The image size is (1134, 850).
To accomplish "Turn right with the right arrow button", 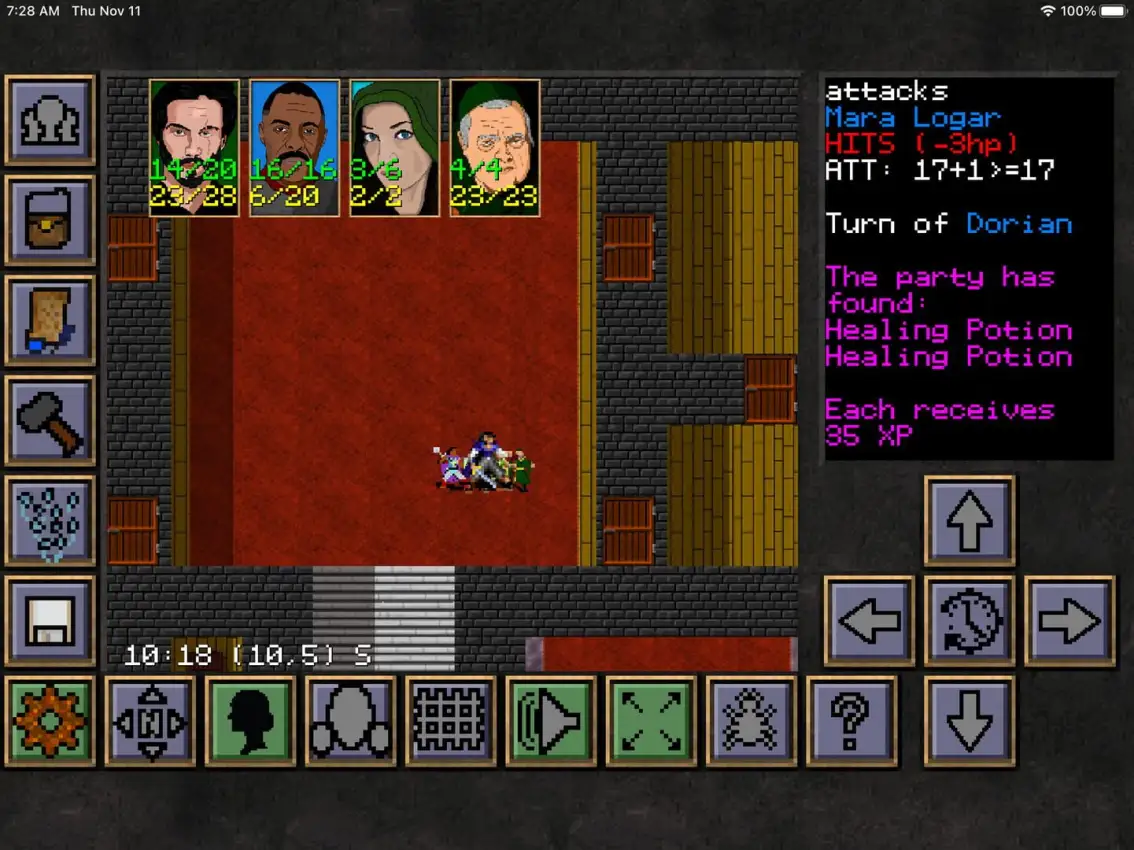I will 1069,620.
